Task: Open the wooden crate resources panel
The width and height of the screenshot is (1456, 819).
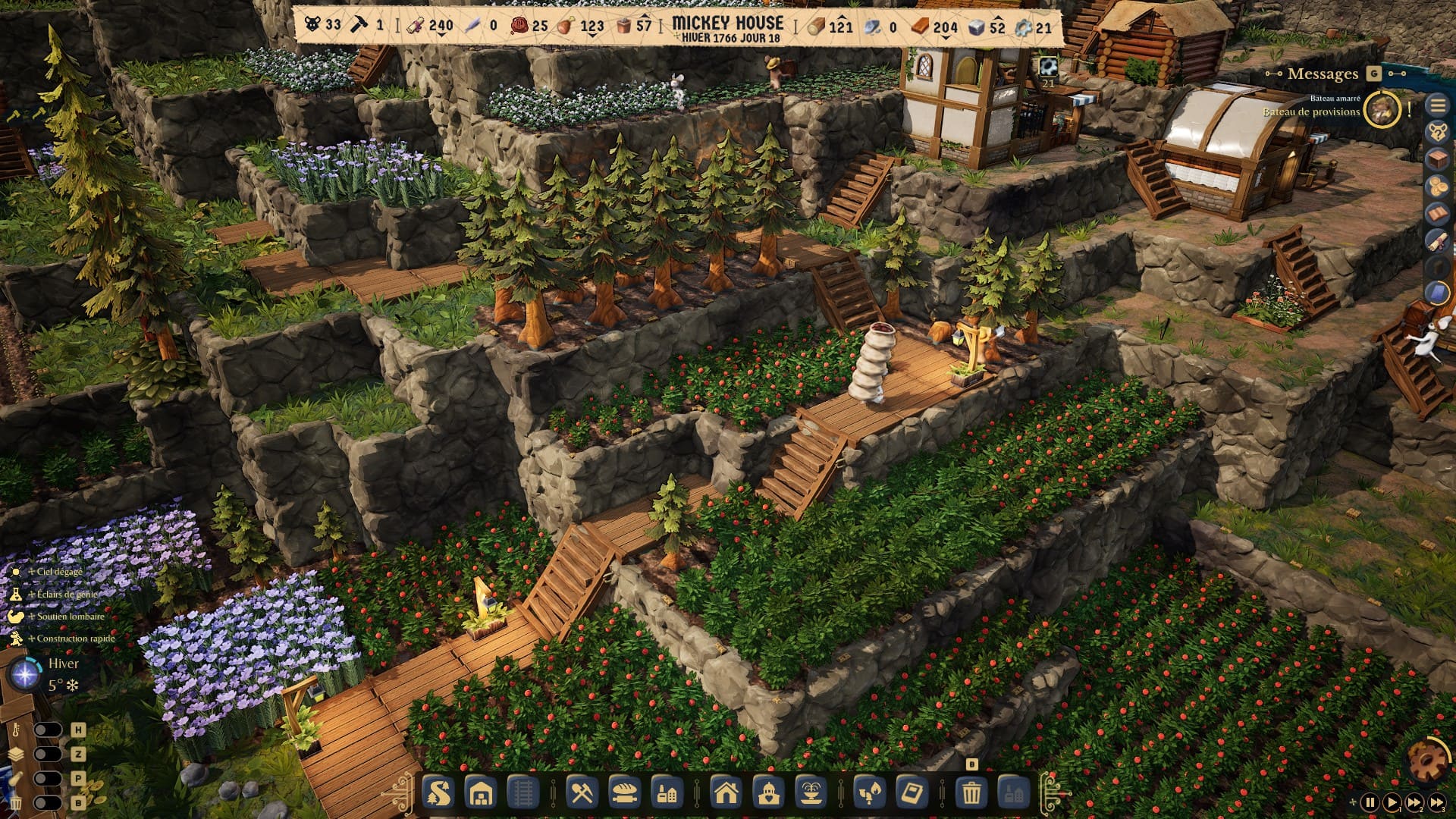Action: click(1437, 159)
